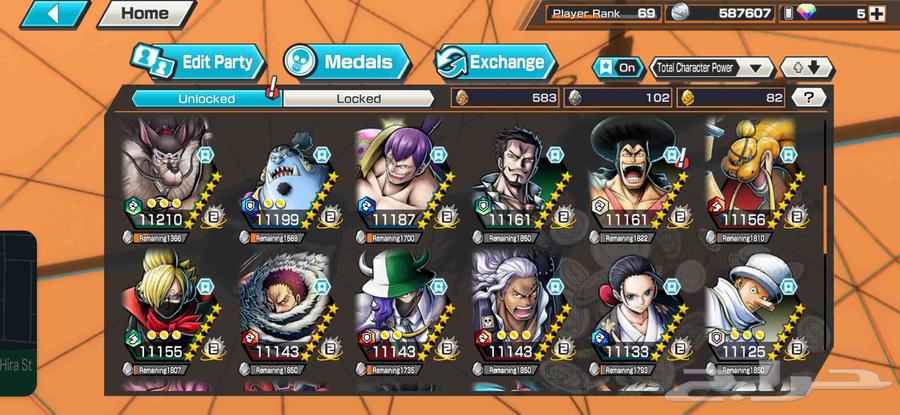The width and height of the screenshot is (900, 415).
Task: Switch to the Locked tab
Action: pos(357,98)
